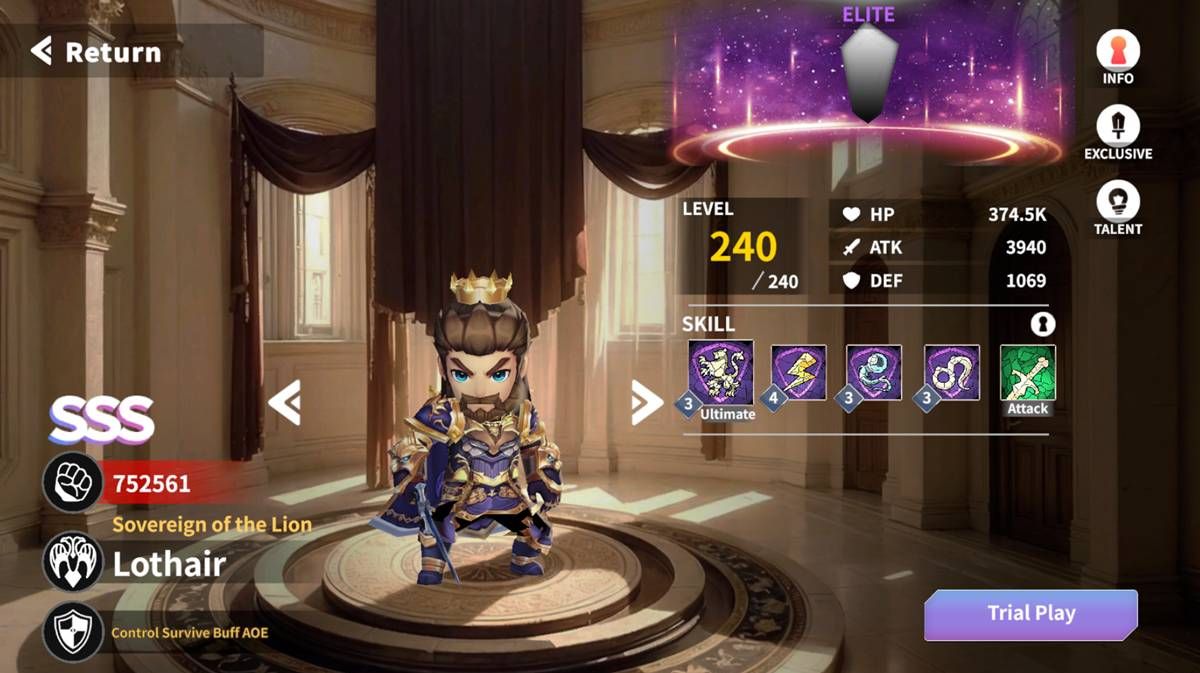This screenshot has width=1200, height=673.
Task: Switch to the EXCLUSIVE tab
Action: tap(1117, 133)
